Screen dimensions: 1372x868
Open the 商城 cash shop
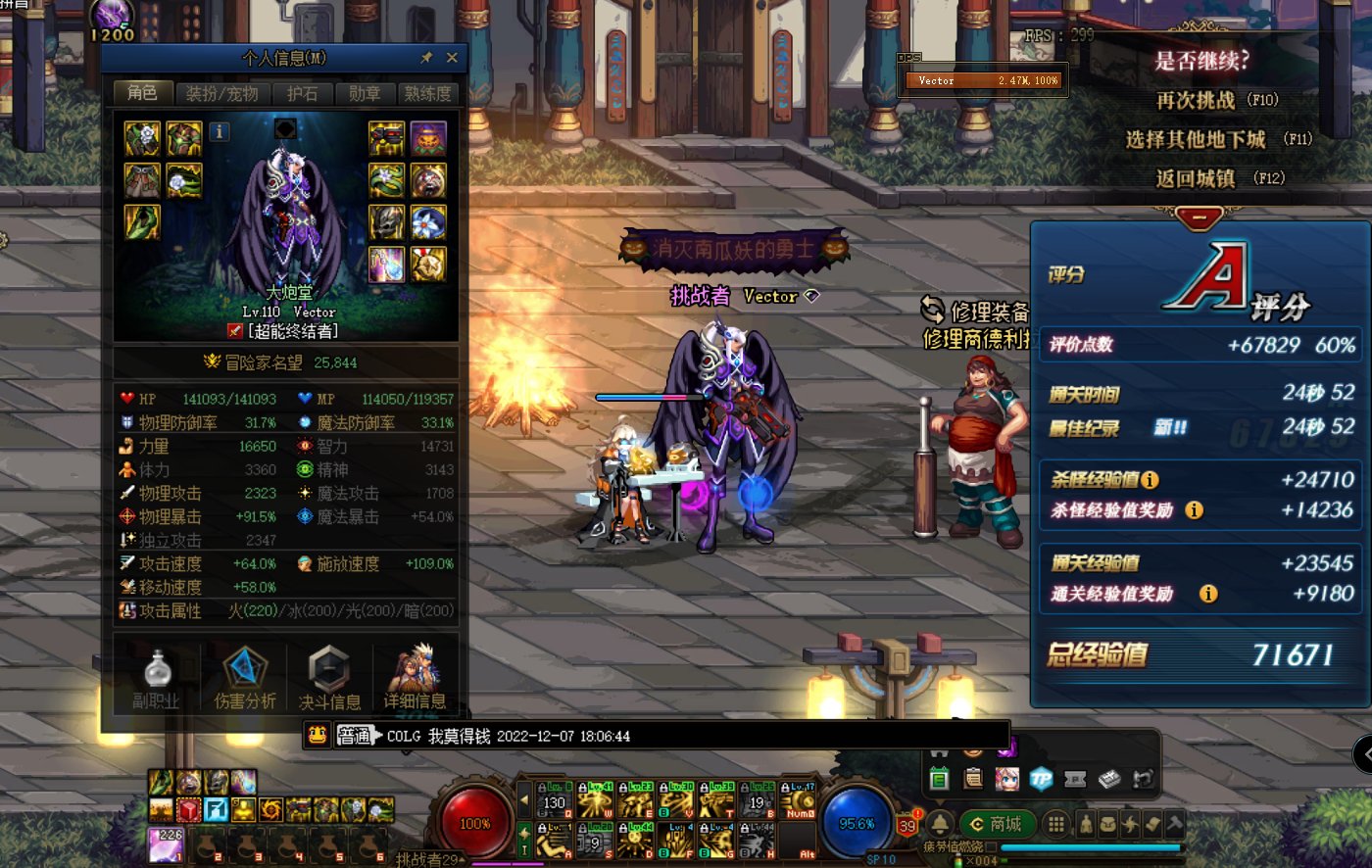[x=995, y=824]
